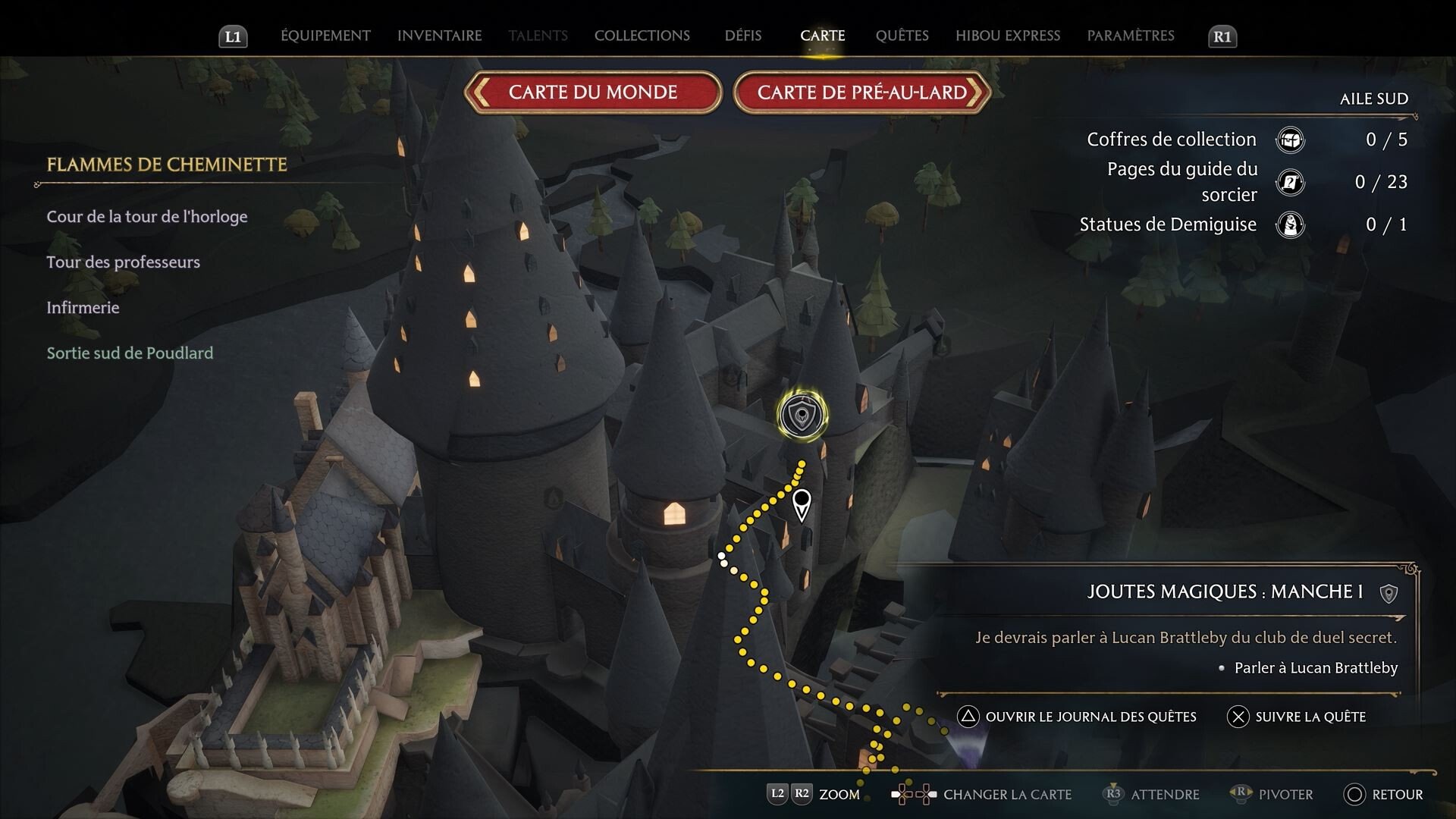Open the journal des quêtes
This screenshot has width=1456, height=819.
coord(1077,717)
